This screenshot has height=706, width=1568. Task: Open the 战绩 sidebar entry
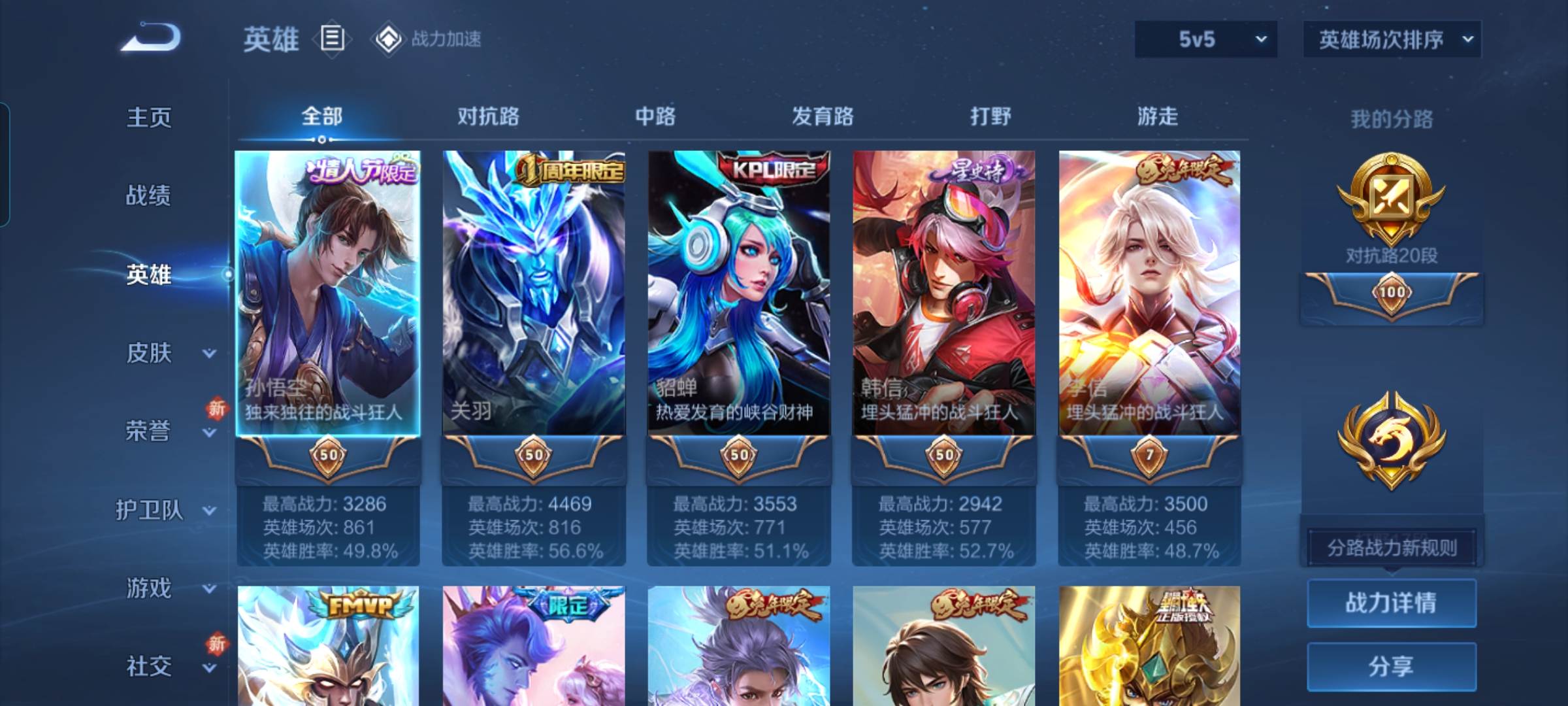149,195
